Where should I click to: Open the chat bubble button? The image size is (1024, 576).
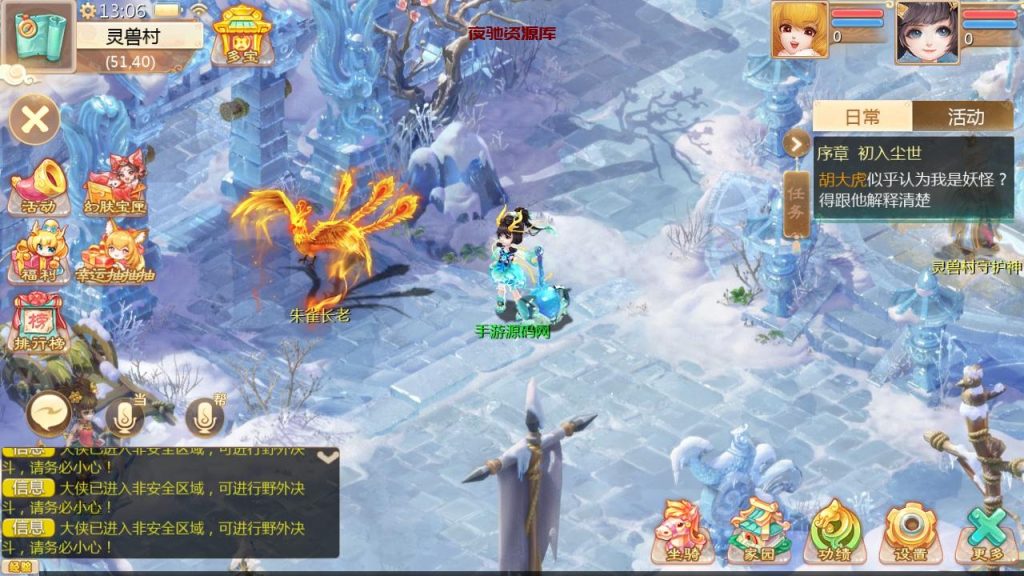48,410
